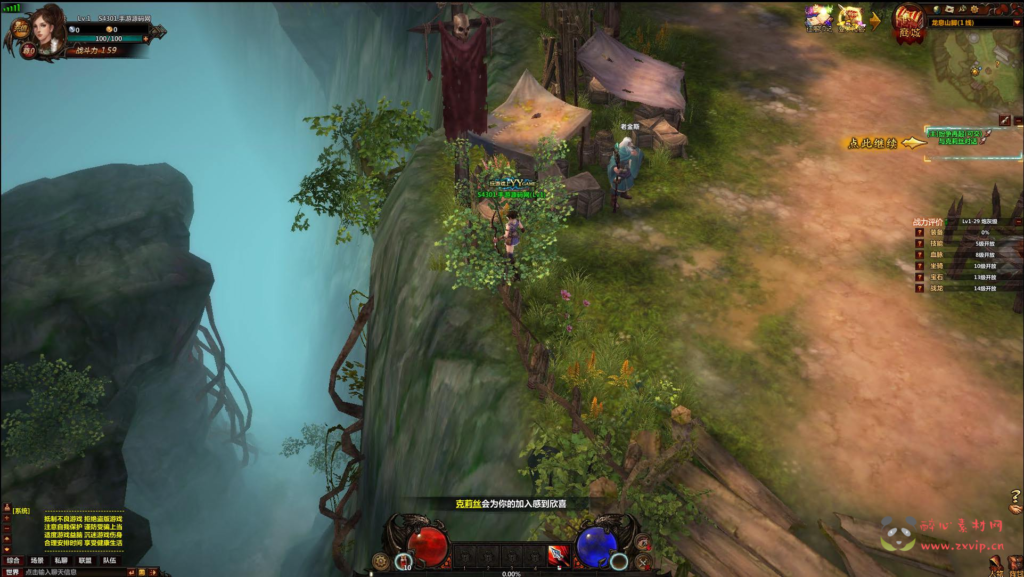Click the question mark help icon
1024x577 pixels.
tap(1015, 496)
